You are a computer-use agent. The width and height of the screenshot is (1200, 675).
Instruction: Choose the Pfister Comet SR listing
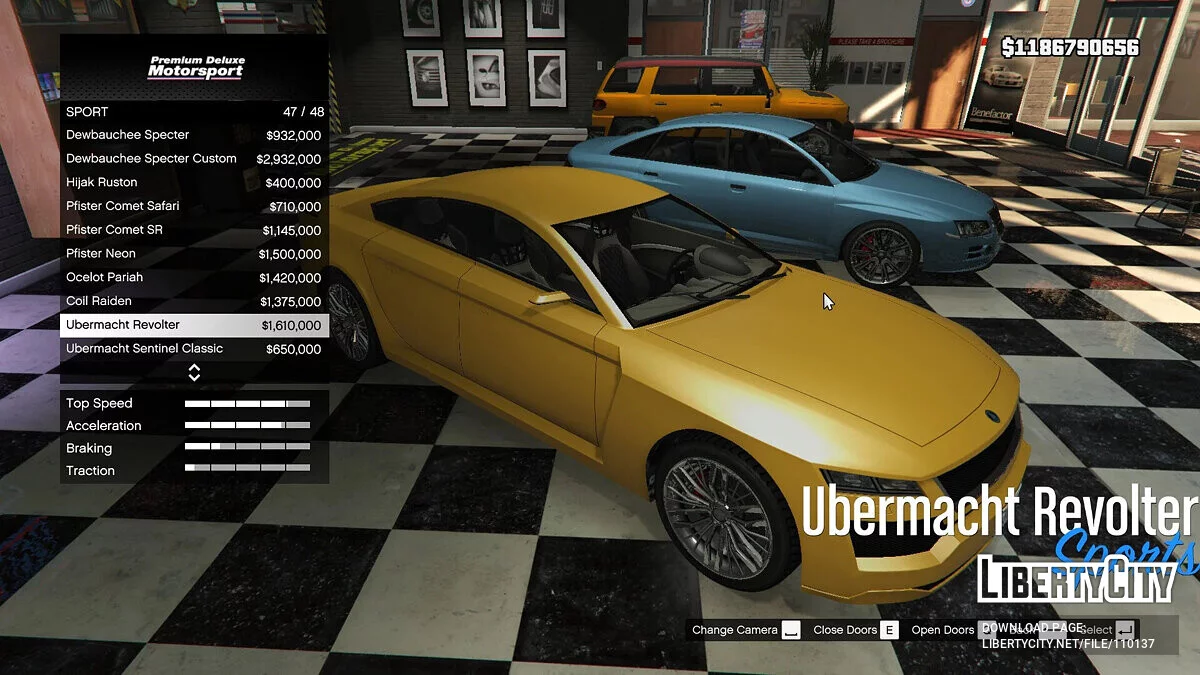(x=194, y=230)
